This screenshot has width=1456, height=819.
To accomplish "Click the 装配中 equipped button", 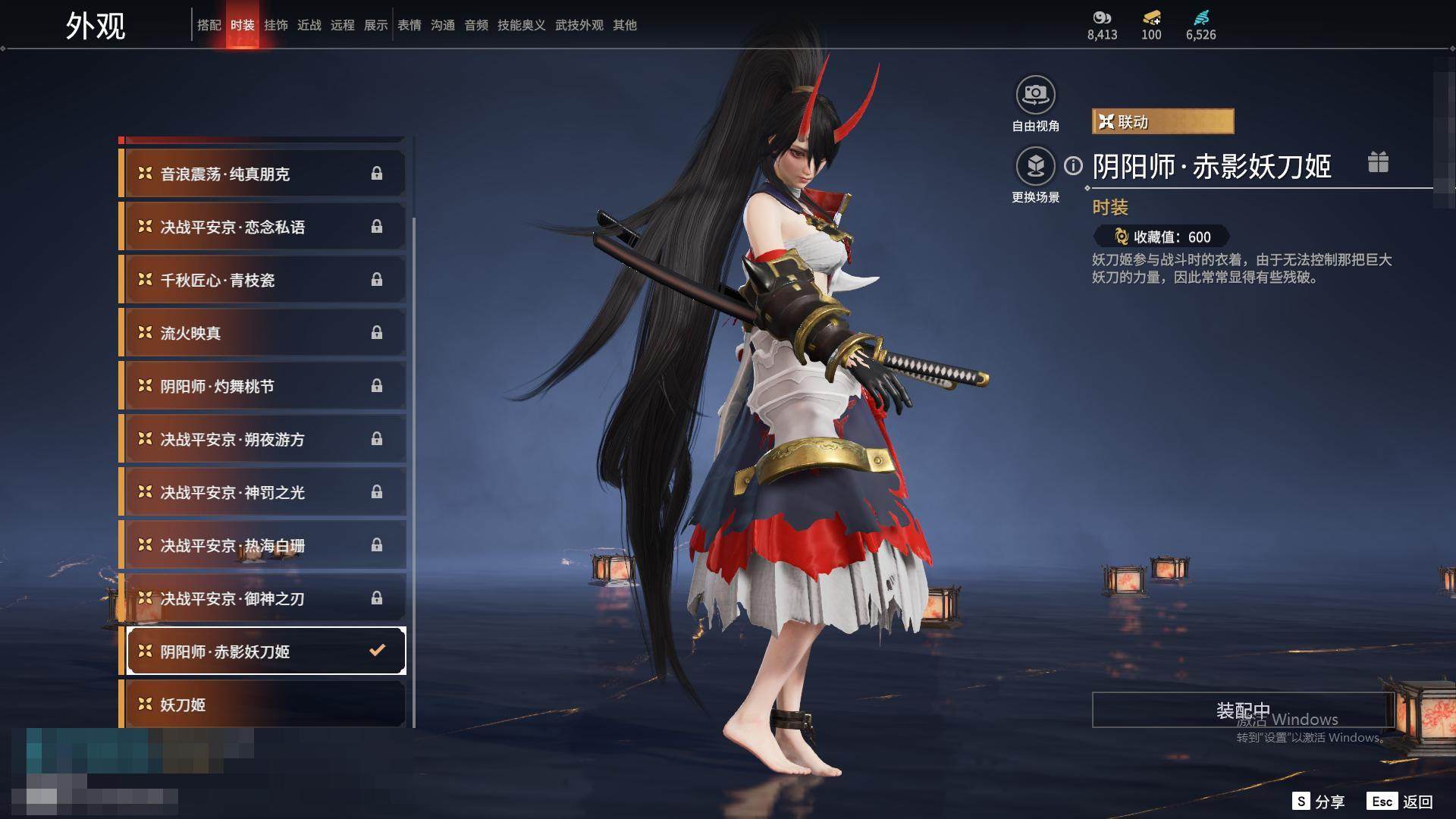I will (x=1242, y=710).
